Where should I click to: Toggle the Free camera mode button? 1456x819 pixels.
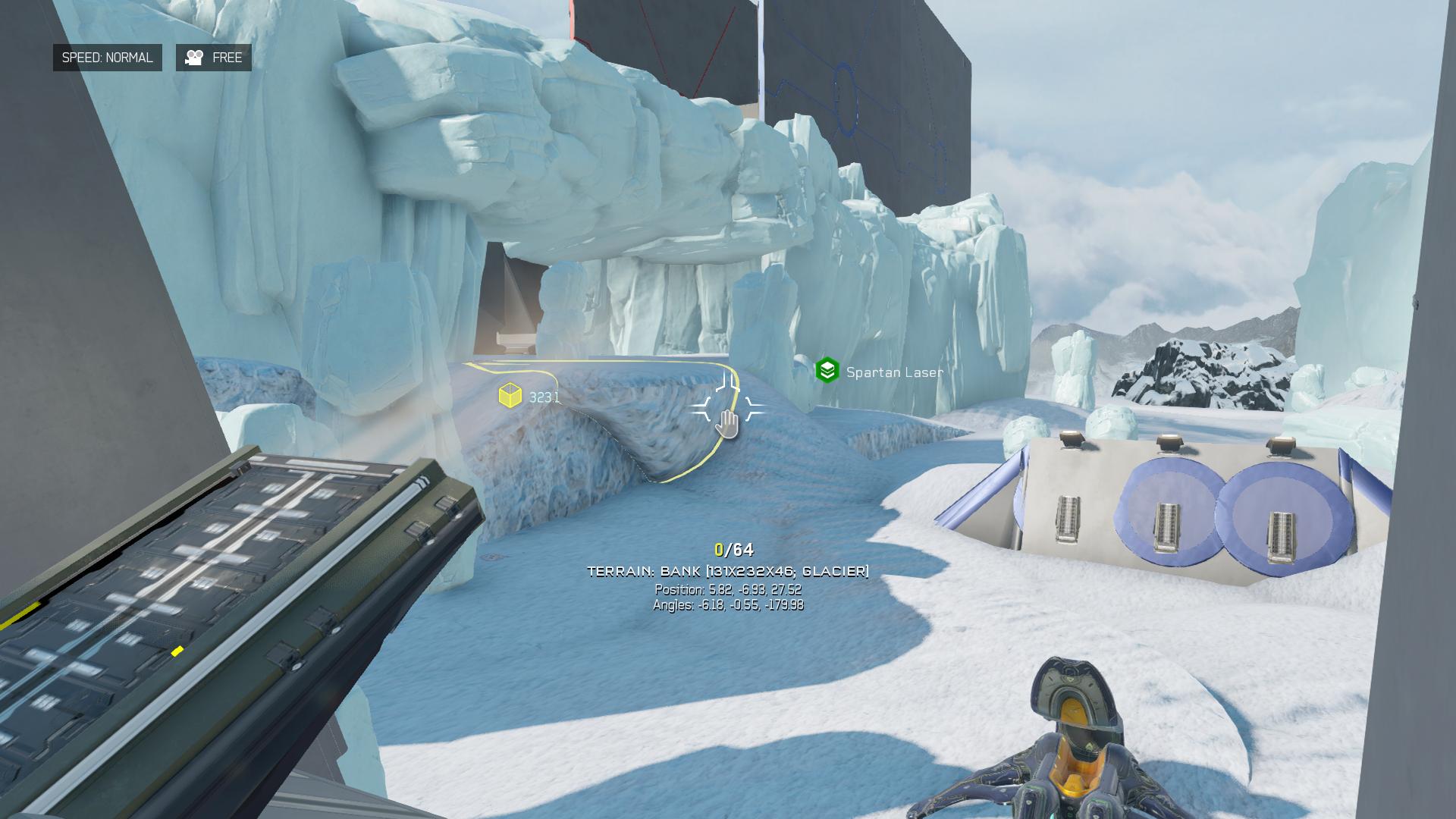pyautogui.click(x=214, y=58)
